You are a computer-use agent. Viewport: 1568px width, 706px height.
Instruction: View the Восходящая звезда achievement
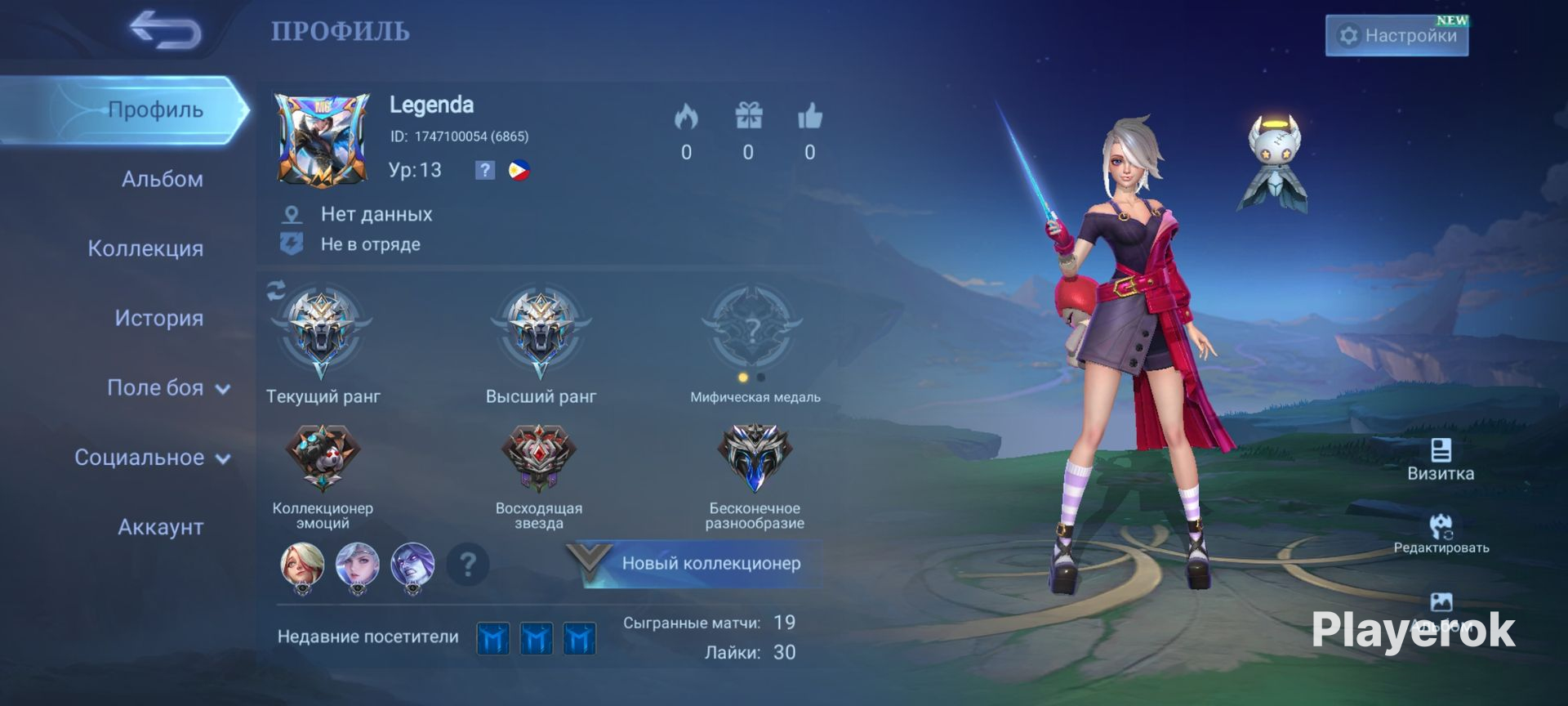539,458
